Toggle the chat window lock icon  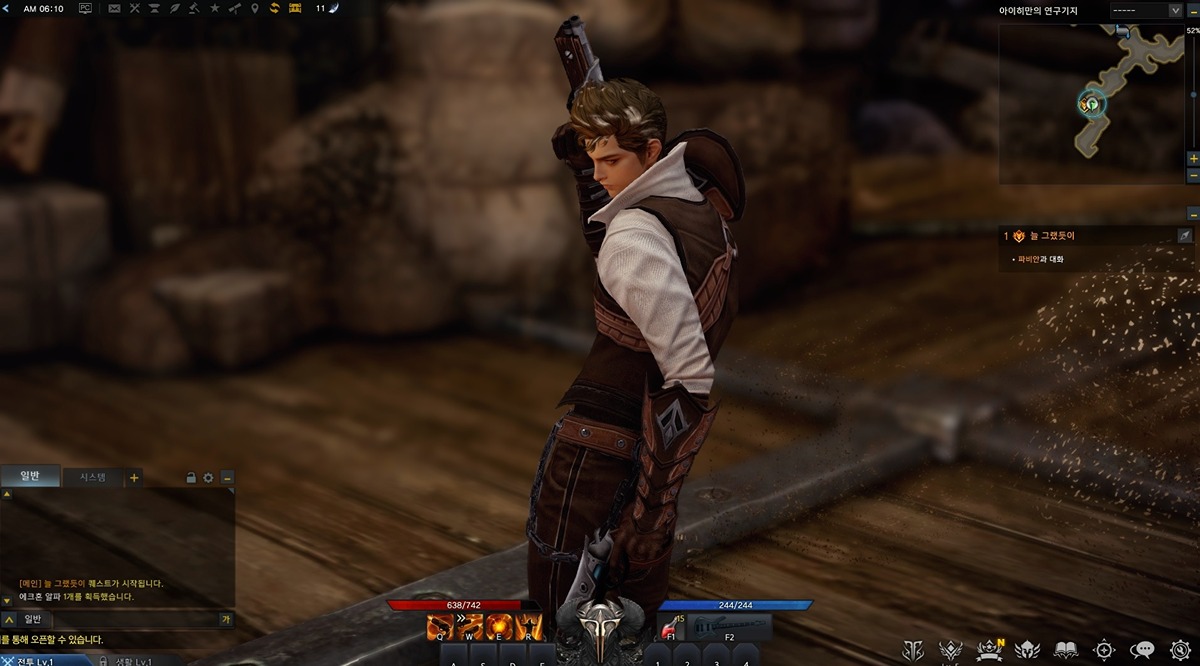click(x=191, y=478)
